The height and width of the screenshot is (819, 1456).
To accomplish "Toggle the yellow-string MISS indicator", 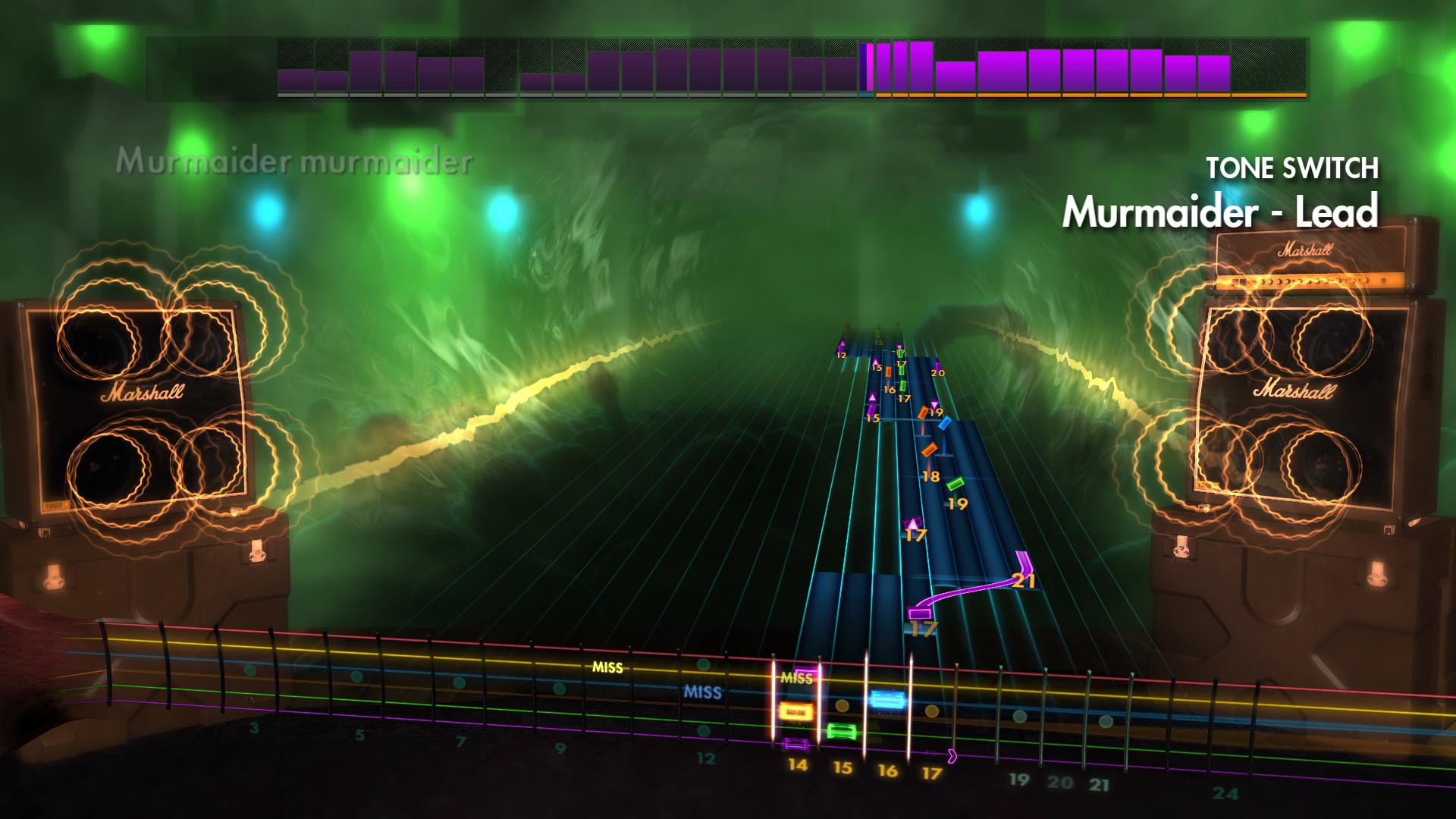I will (x=607, y=668).
